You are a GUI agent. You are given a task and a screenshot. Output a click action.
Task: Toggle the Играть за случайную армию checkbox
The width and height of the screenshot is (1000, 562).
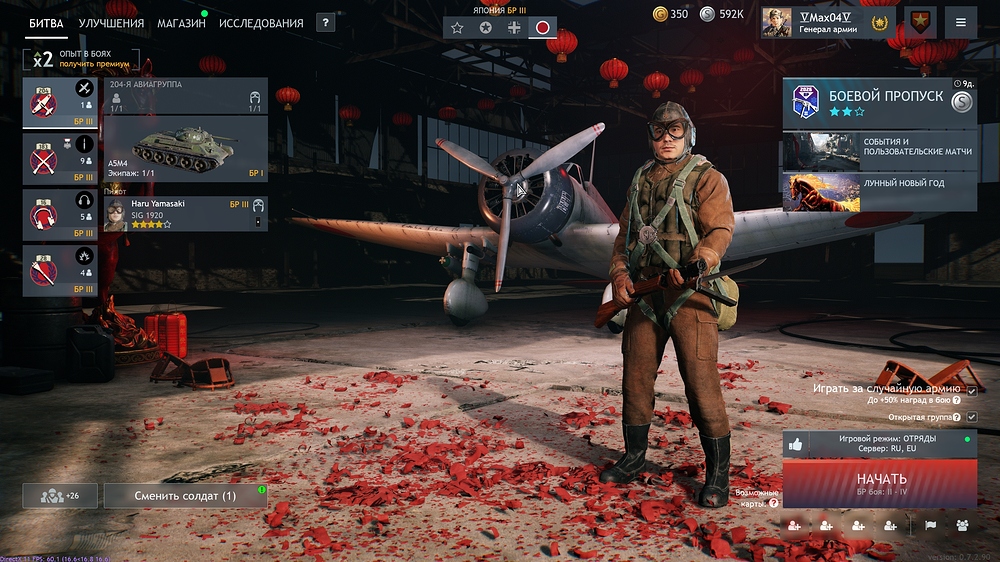pos(971,389)
